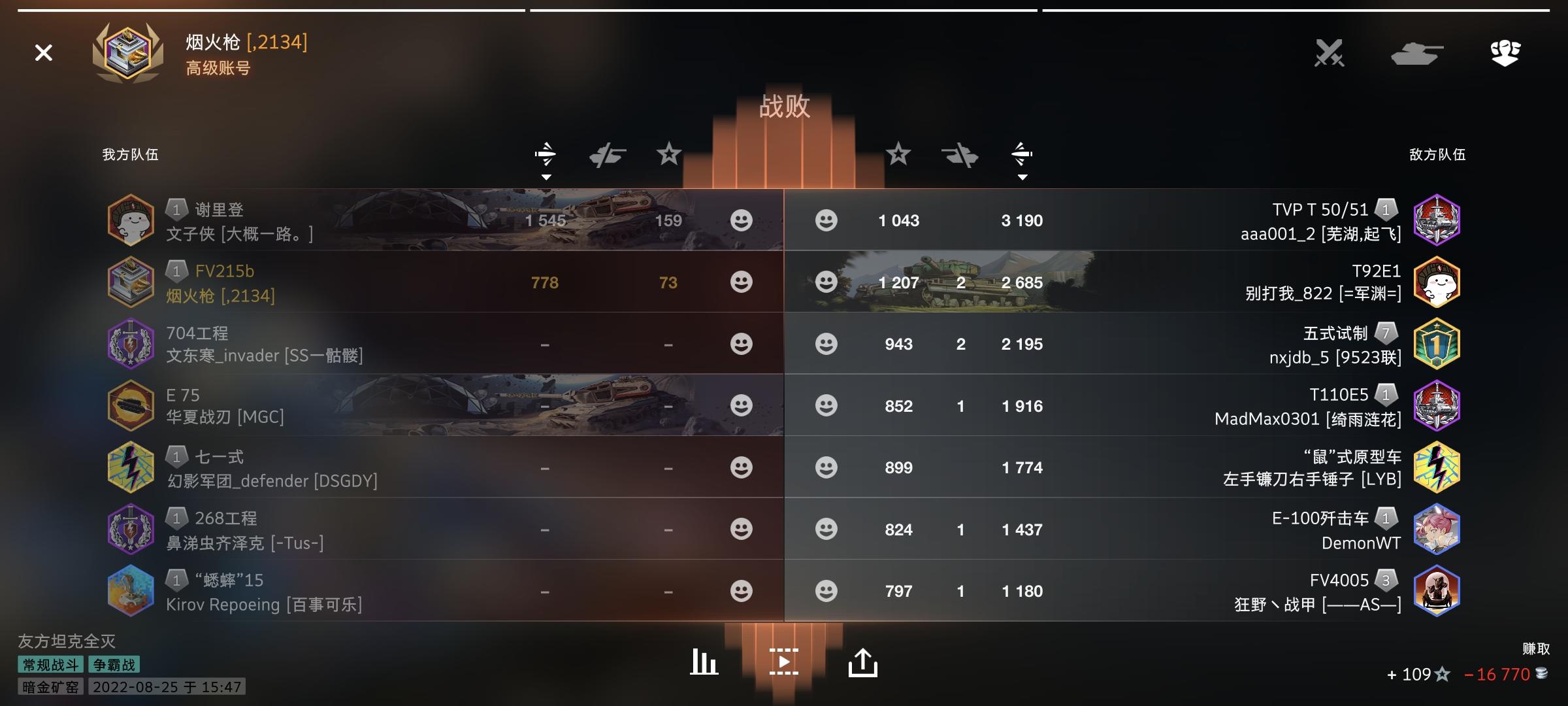The image size is (1568, 706).
Task: Select the star sort icon on enemy side
Action: pyautogui.click(x=900, y=154)
